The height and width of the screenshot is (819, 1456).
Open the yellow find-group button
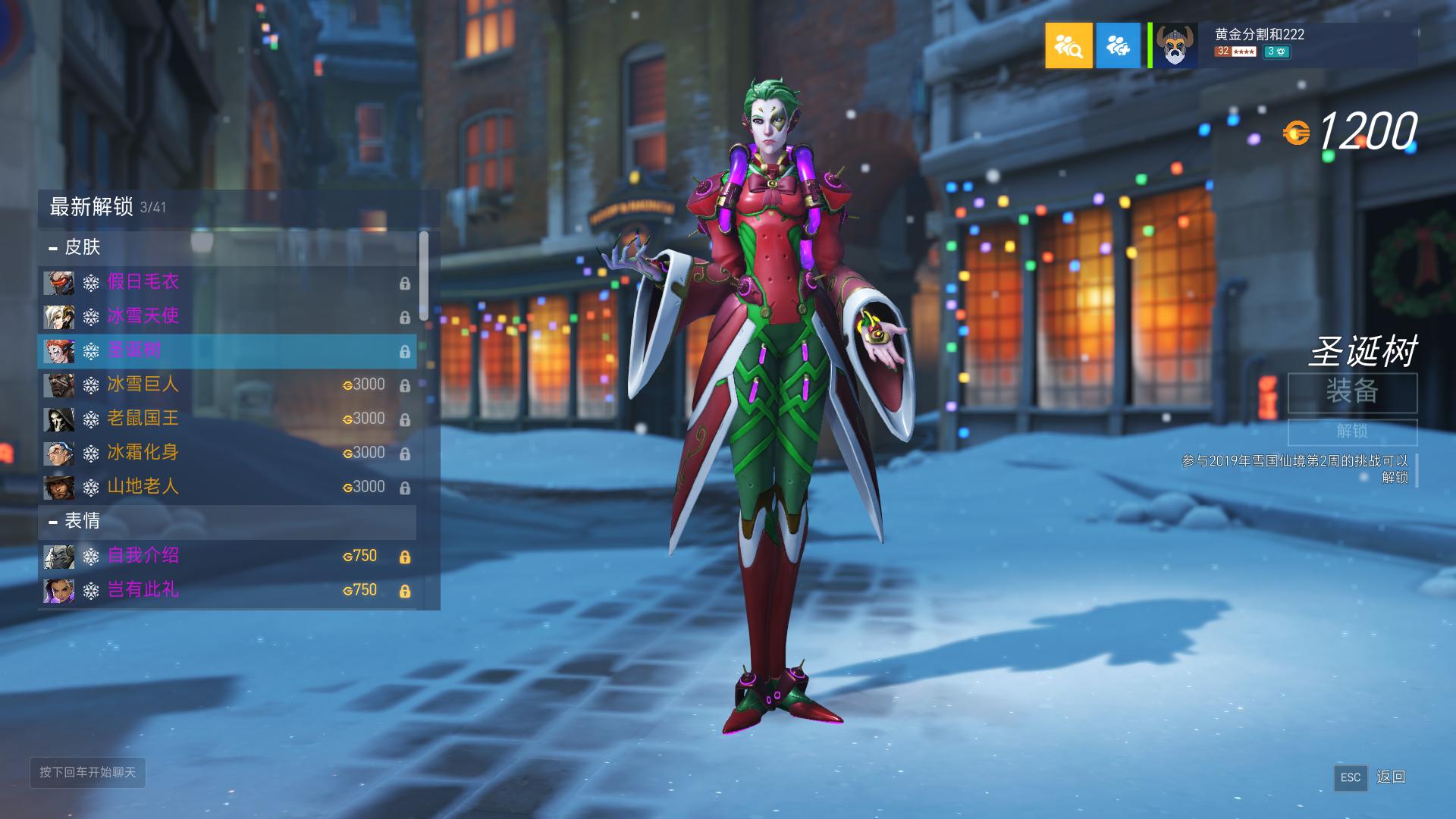1068,45
